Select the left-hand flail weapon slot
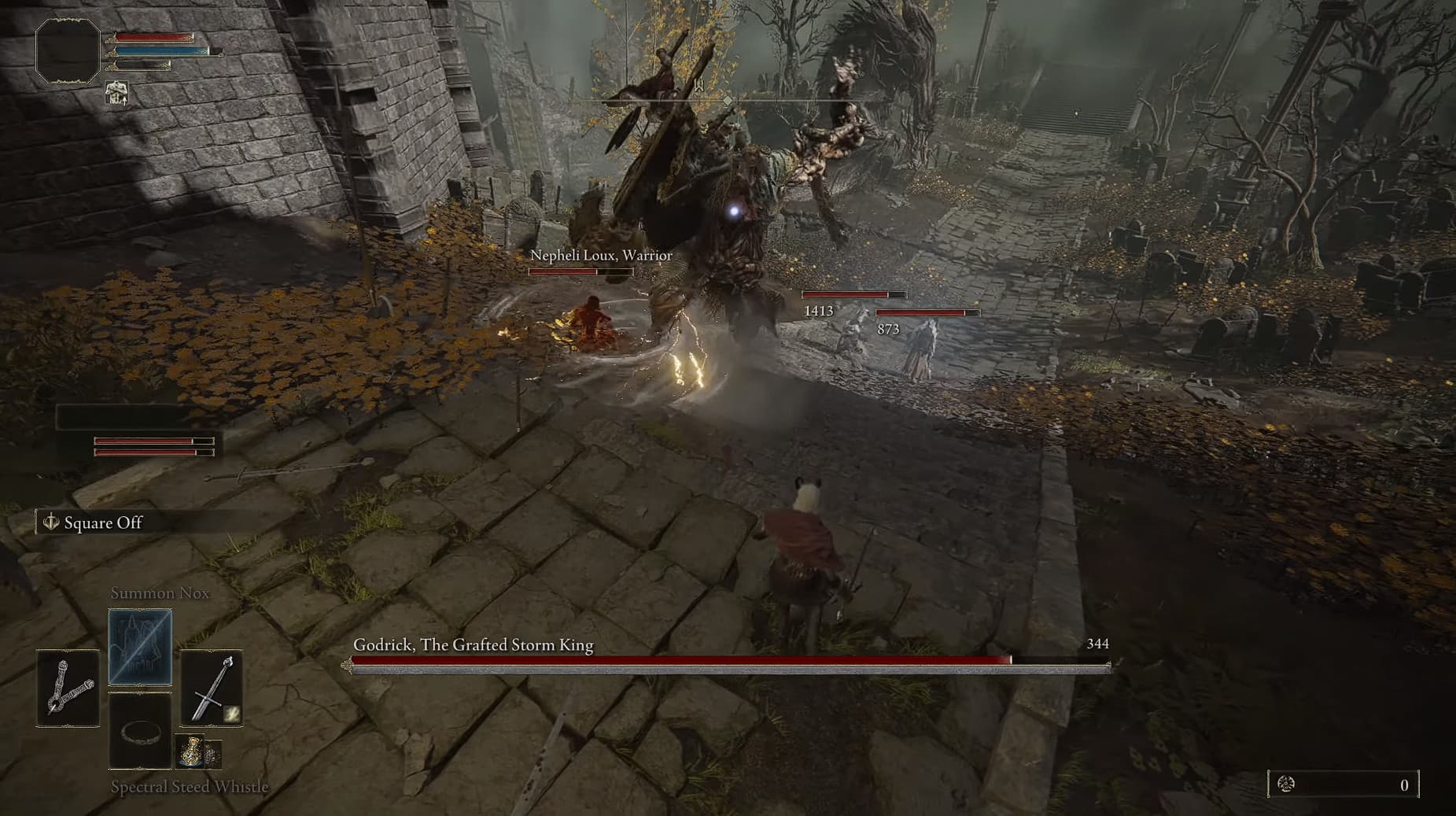Image resolution: width=1456 pixels, height=816 pixels. click(x=68, y=688)
